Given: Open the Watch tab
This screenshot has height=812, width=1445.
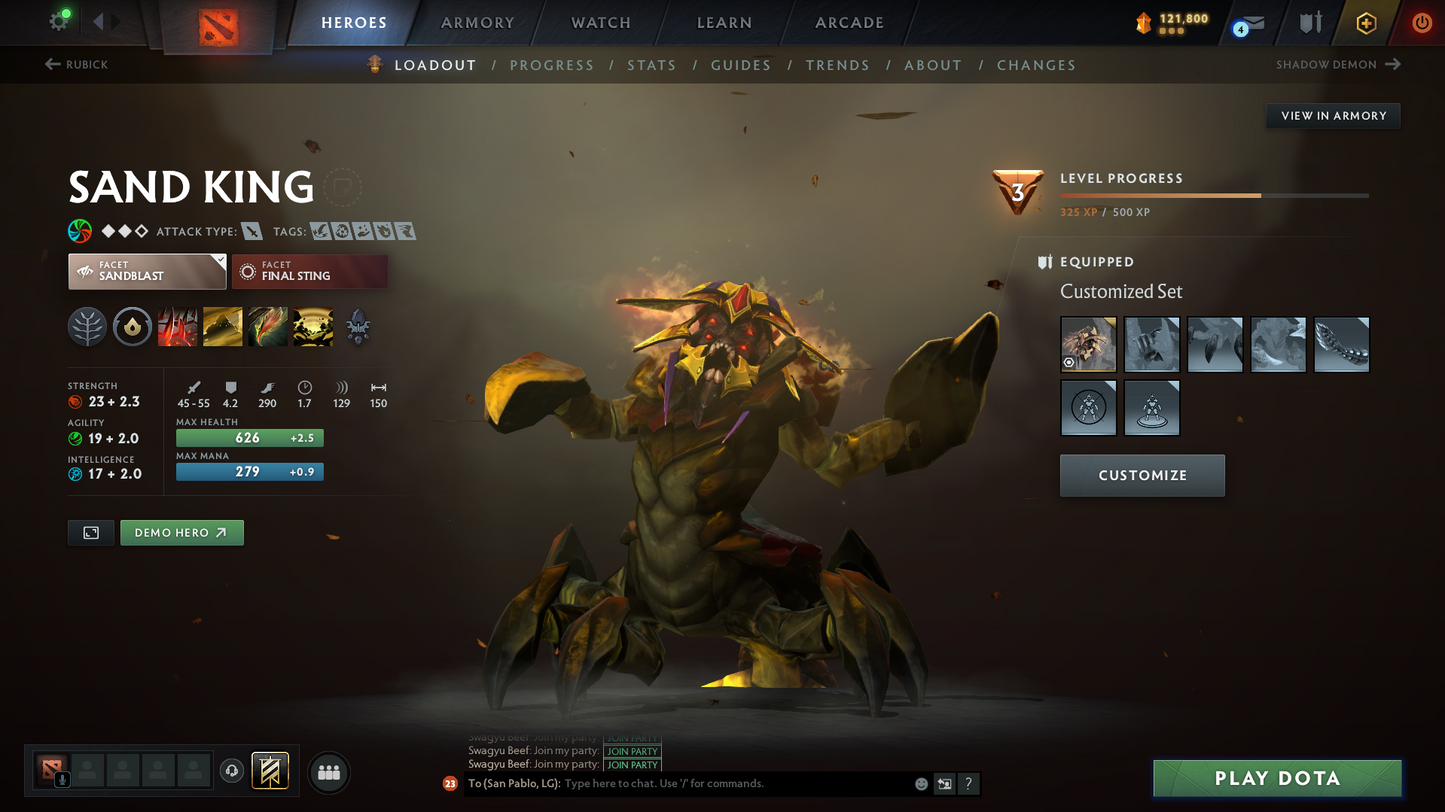Looking at the screenshot, I should [x=600, y=23].
